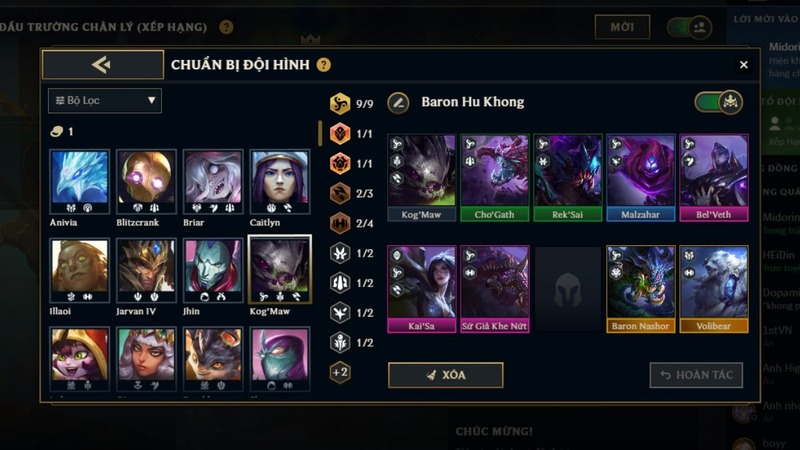Toggle the team planner switch

pos(718,102)
